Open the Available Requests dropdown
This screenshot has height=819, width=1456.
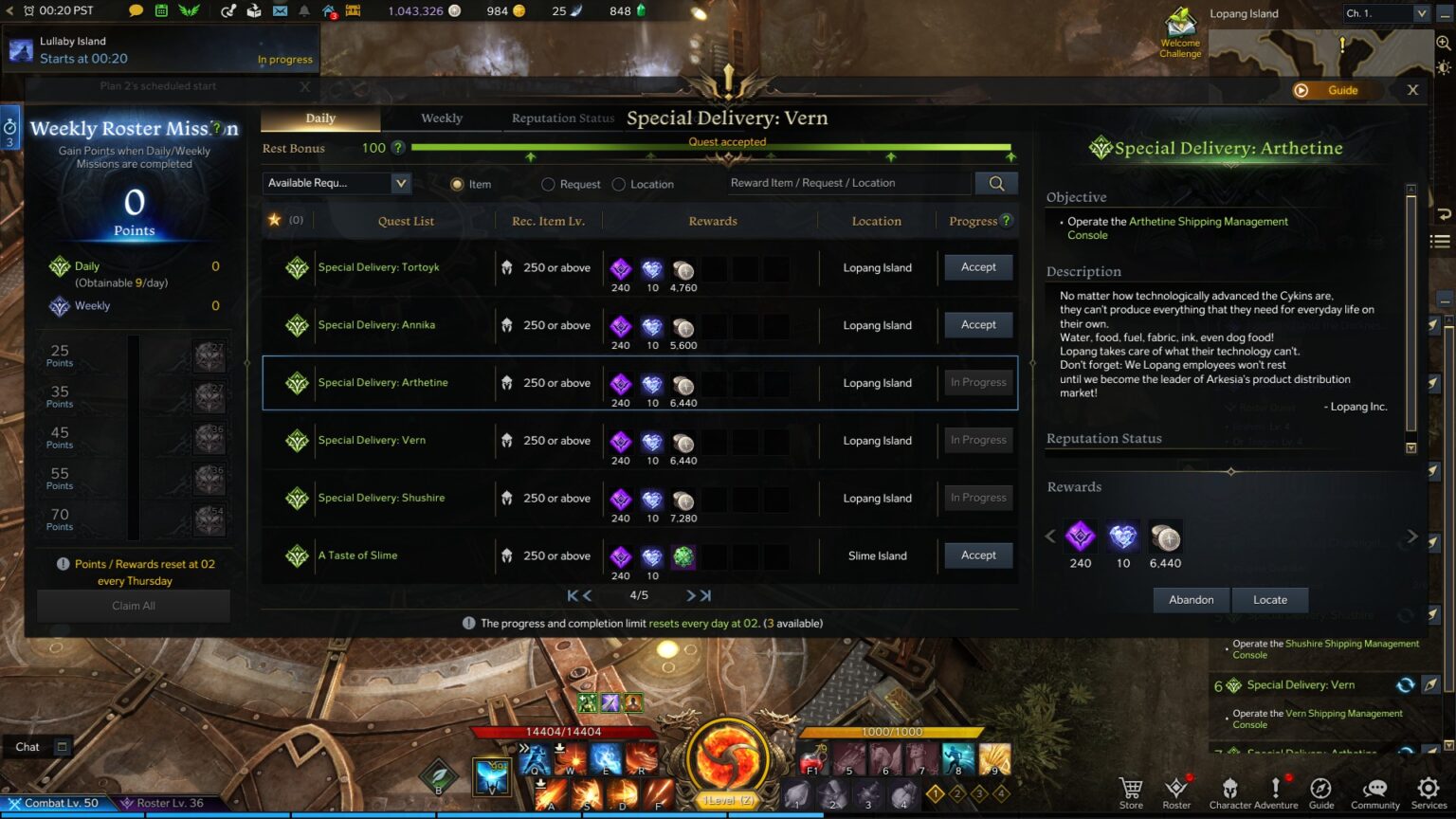[337, 183]
